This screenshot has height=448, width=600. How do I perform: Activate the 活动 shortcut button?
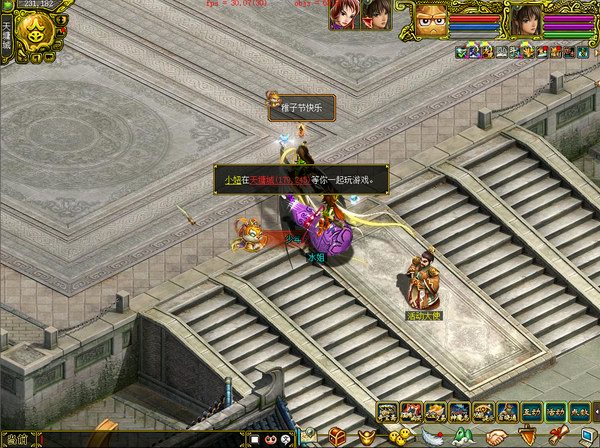(x=556, y=412)
